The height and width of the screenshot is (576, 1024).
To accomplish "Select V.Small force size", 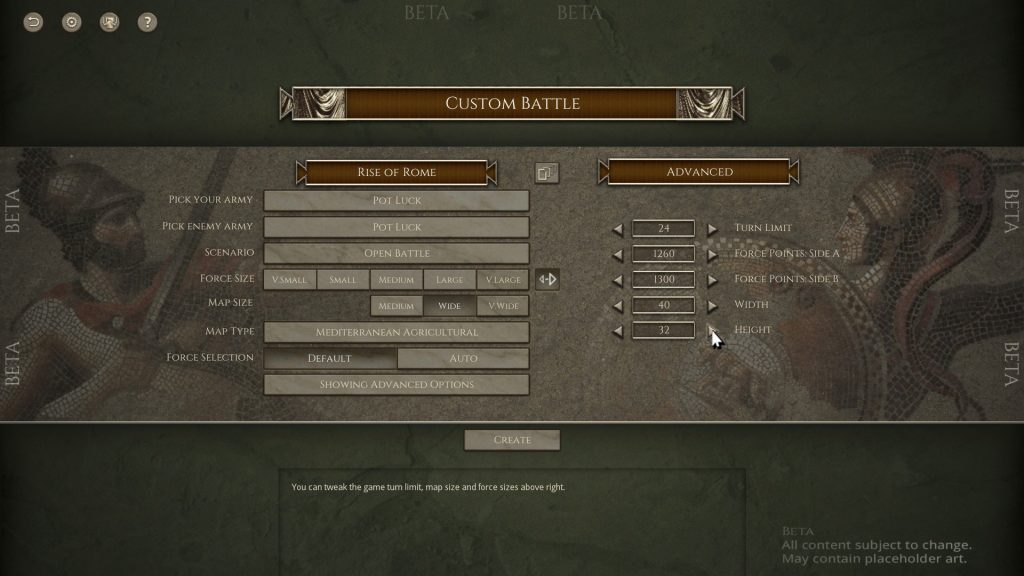I will click(x=290, y=280).
